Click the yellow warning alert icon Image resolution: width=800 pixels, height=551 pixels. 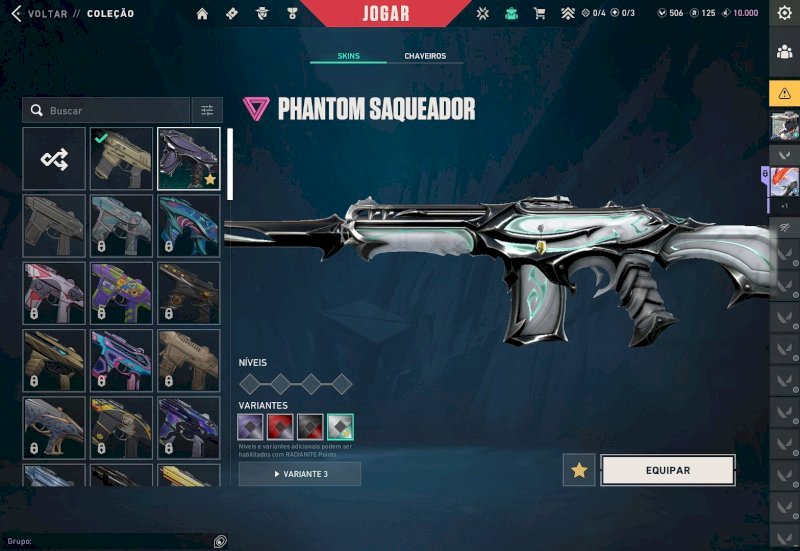[x=784, y=93]
